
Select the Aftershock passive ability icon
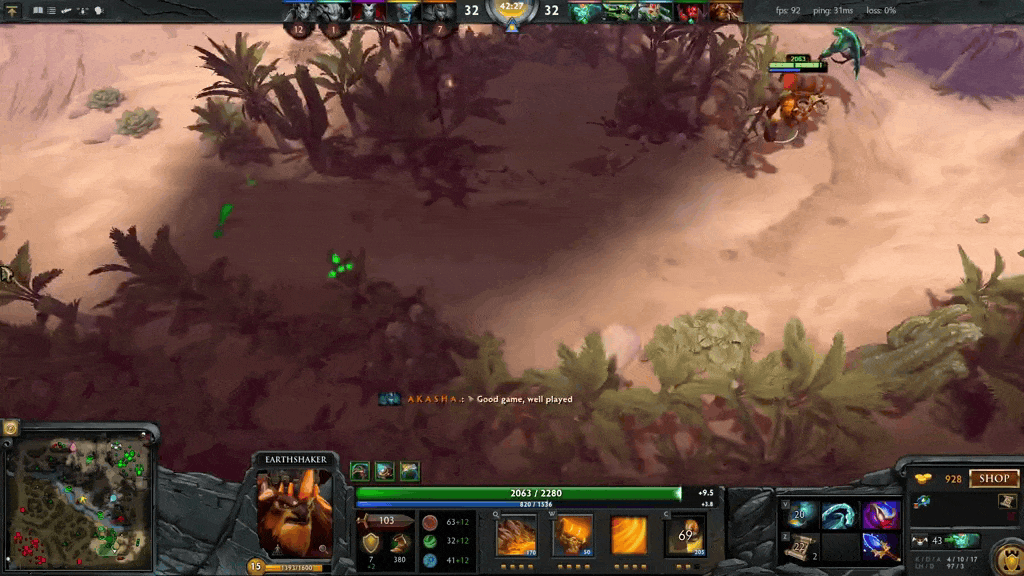[629, 535]
